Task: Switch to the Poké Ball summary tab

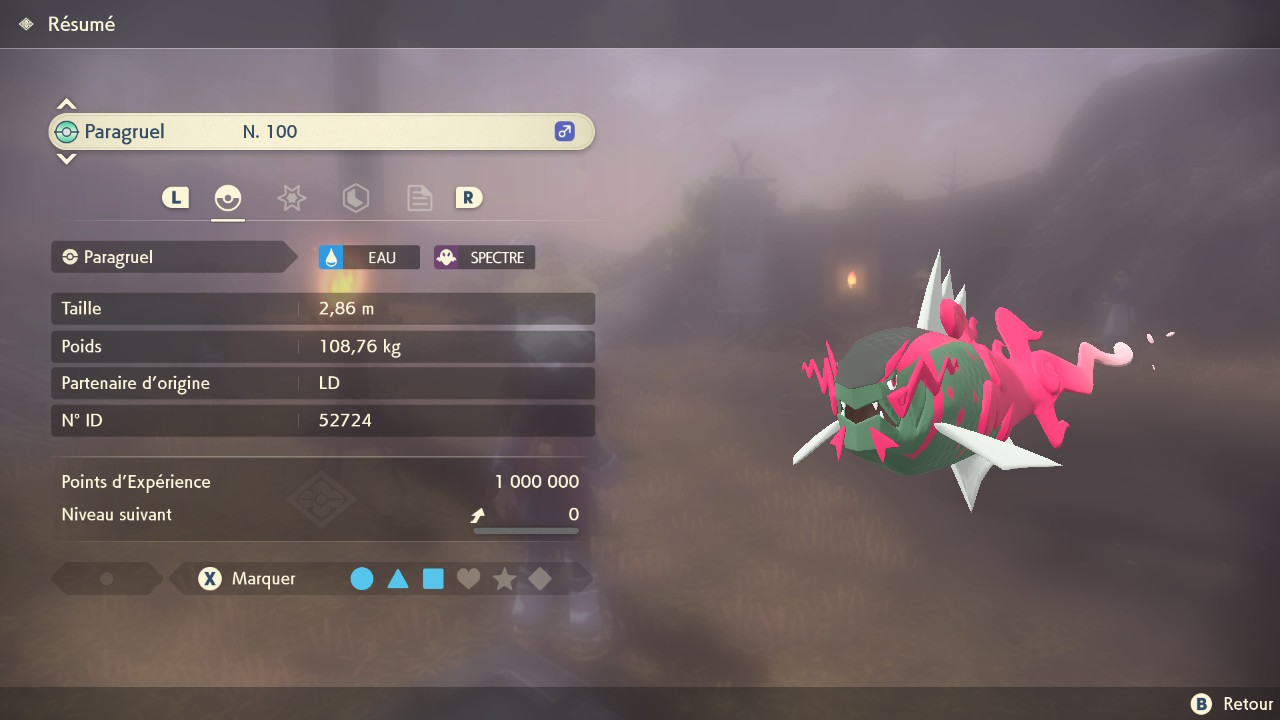Action: (228, 198)
